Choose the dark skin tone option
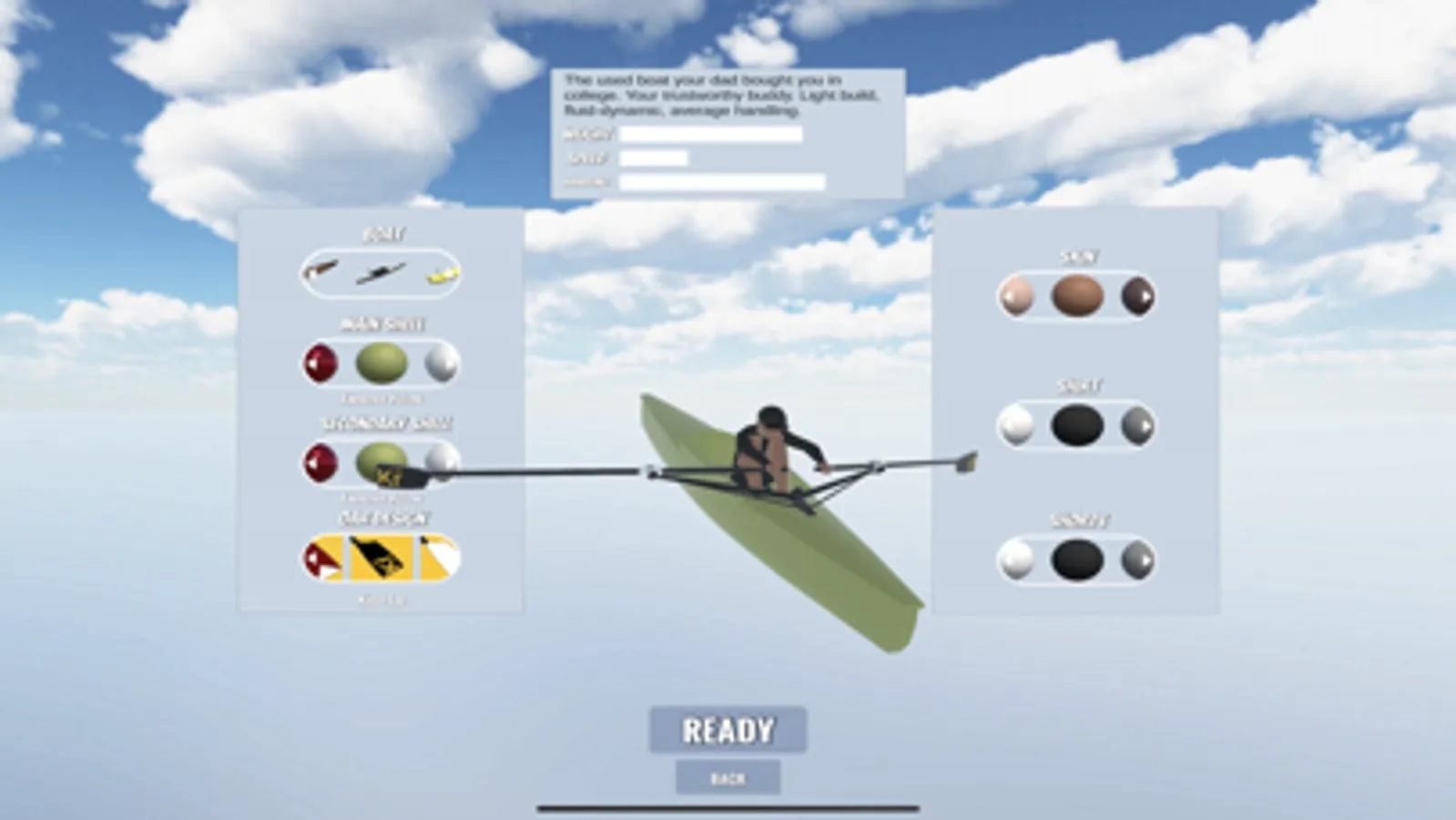Image resolution: width=1456 pixels, height=820 pixels. [1139, 294]
